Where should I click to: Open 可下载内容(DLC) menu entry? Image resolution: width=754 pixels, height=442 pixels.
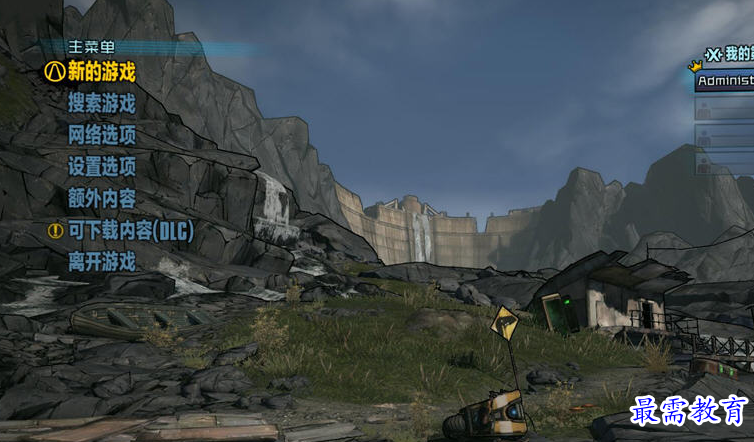[130, 230]
